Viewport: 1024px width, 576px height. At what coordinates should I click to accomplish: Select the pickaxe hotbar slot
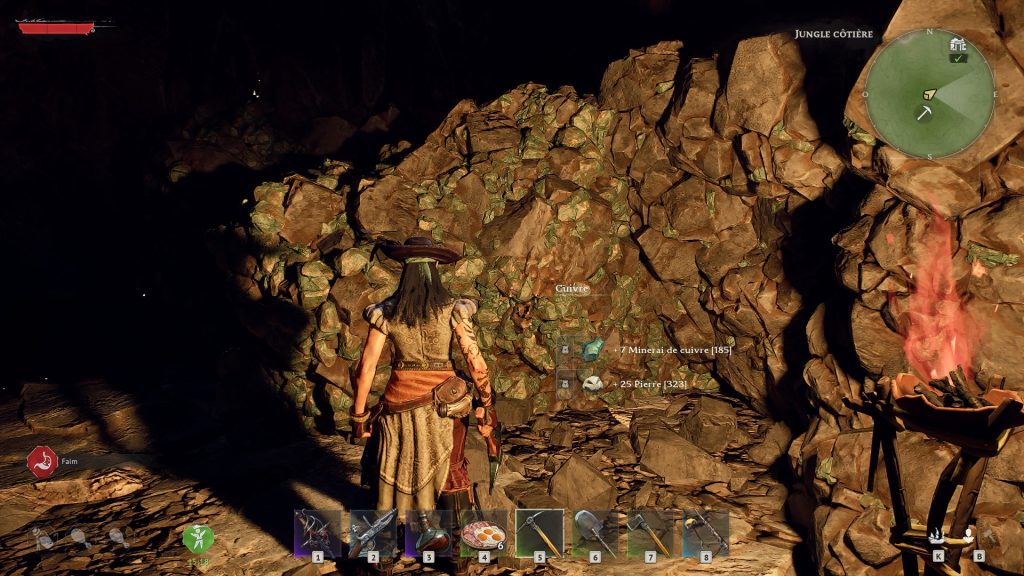point(540,532)
